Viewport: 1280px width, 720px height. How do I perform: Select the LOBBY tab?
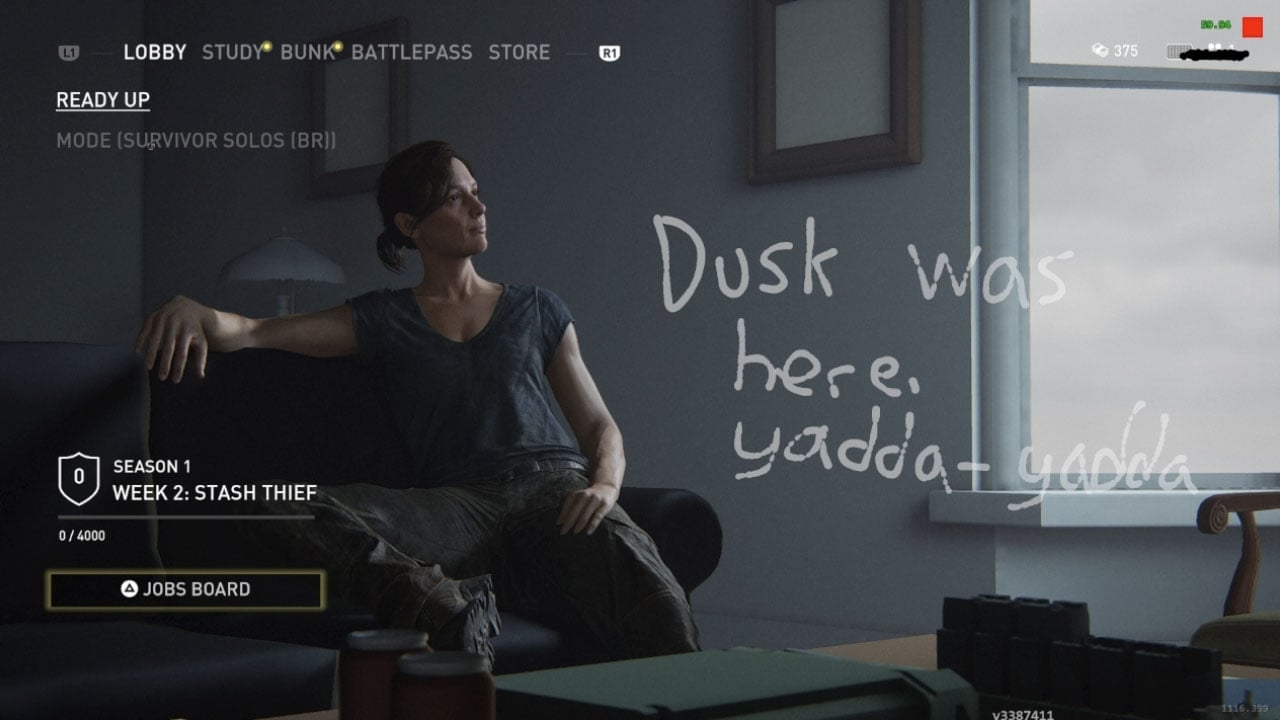[x=154, y=52]
